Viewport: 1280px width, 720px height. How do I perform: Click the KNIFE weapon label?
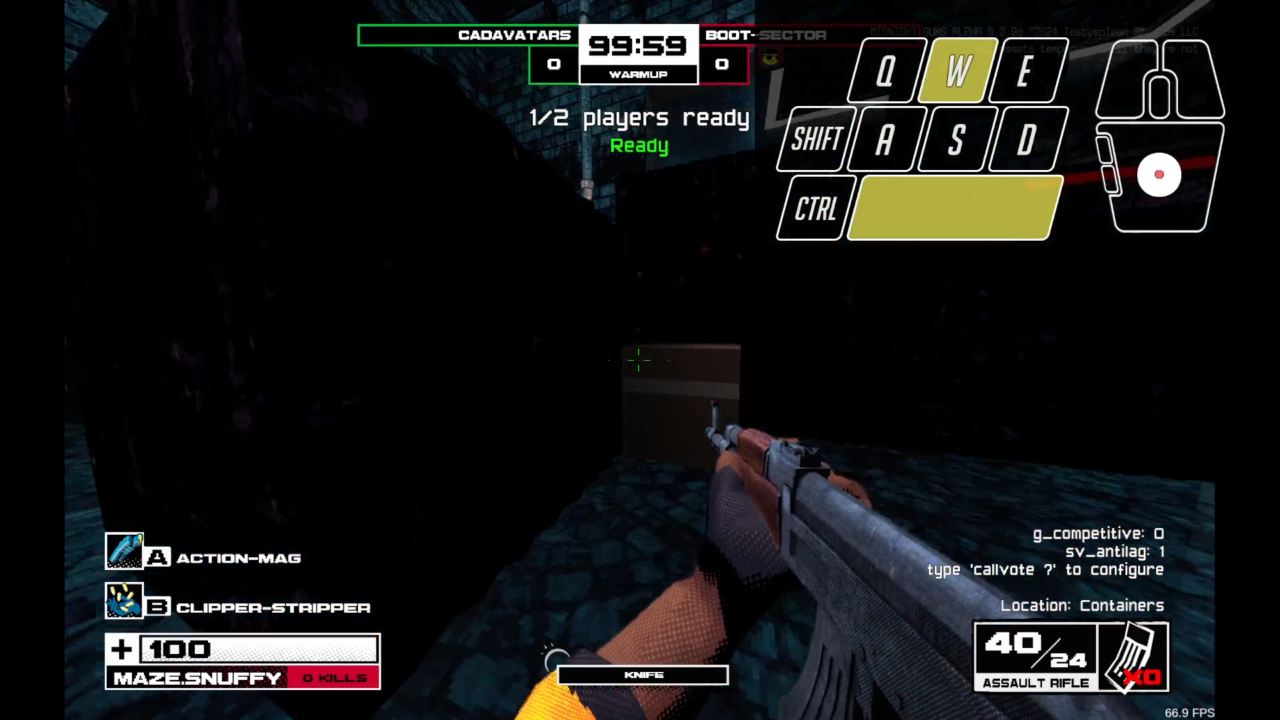[642, 674]
